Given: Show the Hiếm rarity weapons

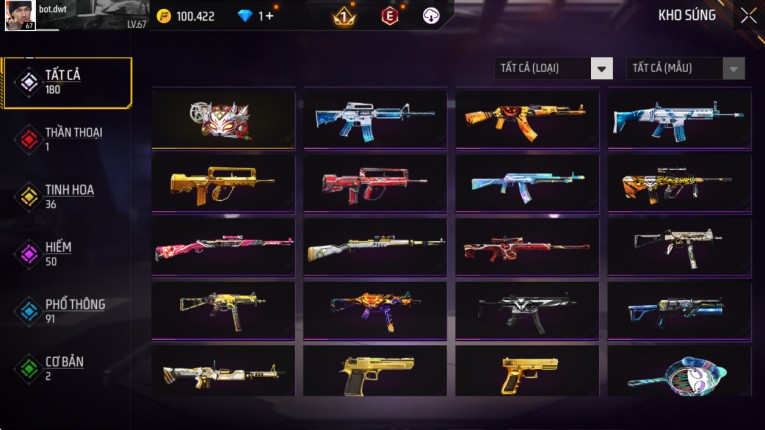Looking at the screenshot, I should [67, 253].
